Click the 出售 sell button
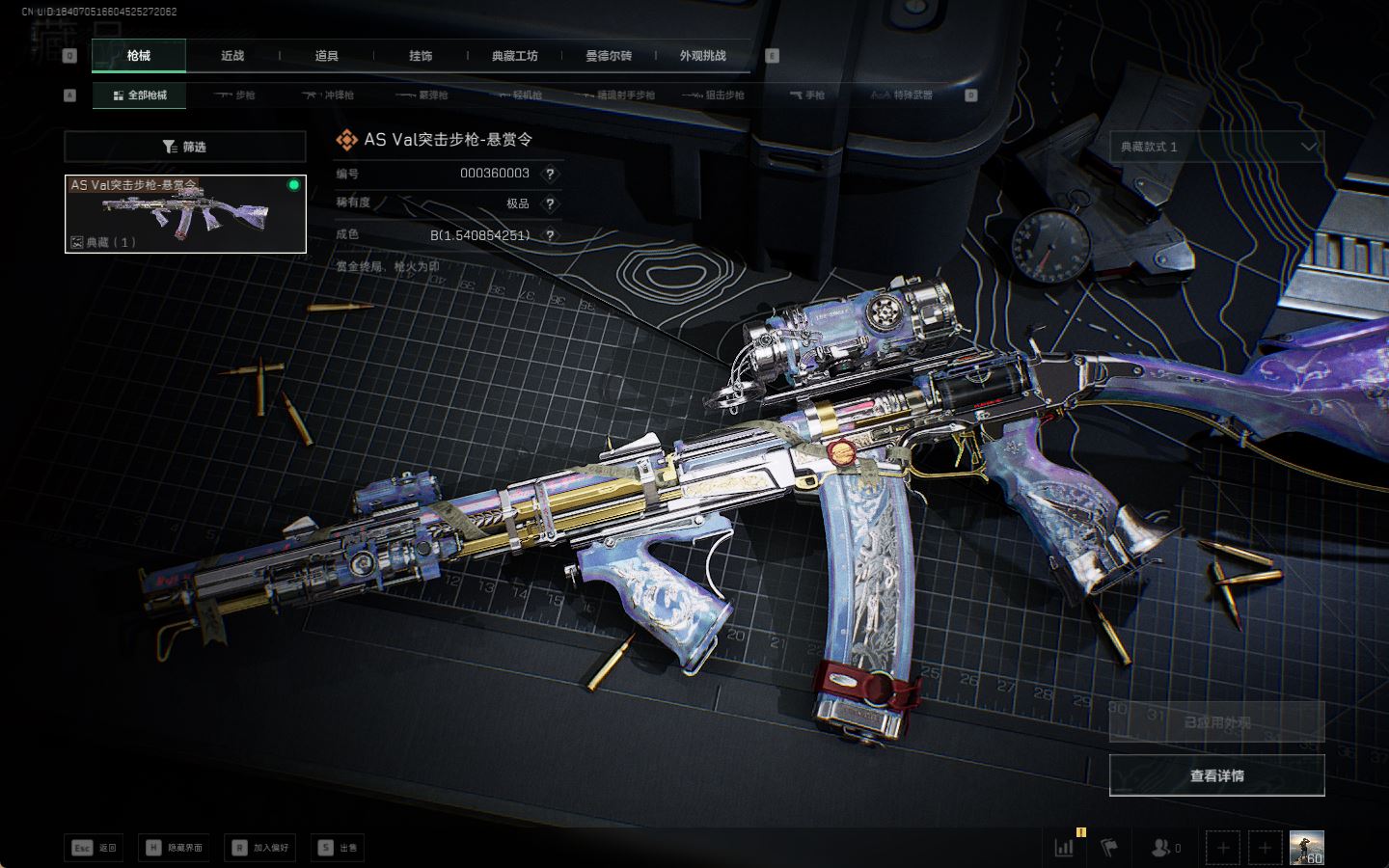Screen dimensions: 1389x868 [x=339, y=848]
